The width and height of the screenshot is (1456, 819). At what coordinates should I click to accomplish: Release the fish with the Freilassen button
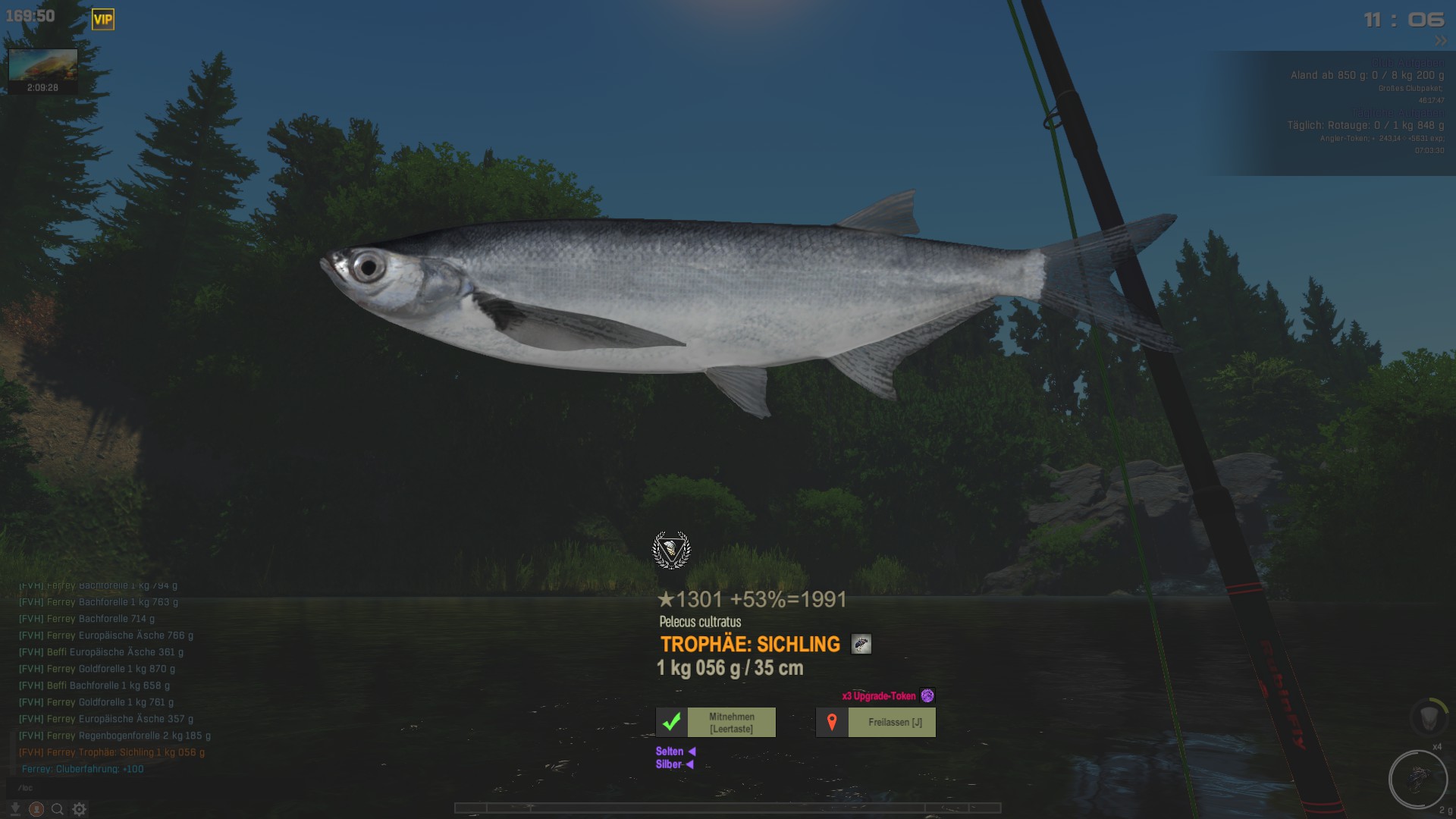(x=876, y=723)
